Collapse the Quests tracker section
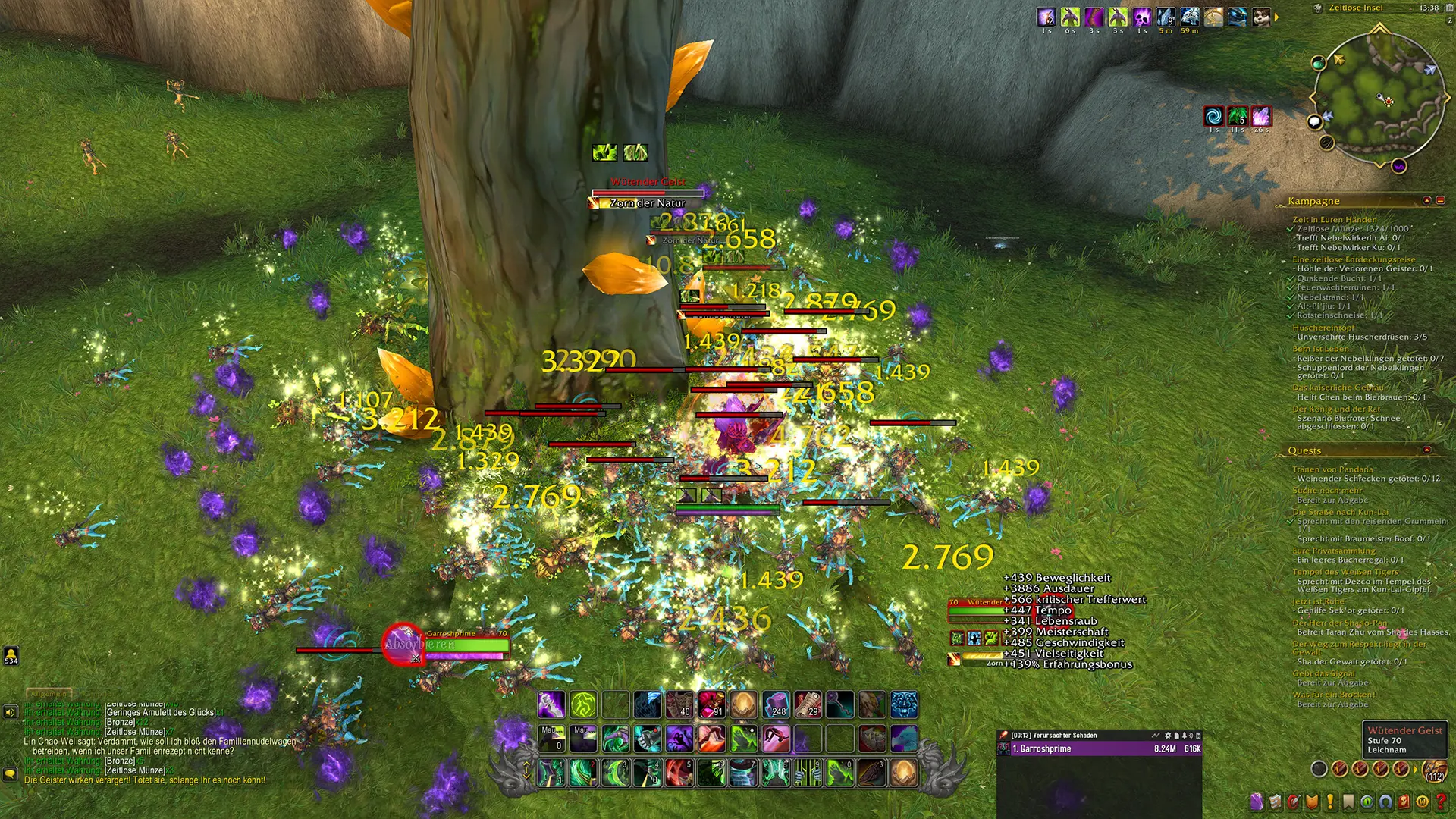Viewport: 1456px width, 819px height. (1427, 450)
